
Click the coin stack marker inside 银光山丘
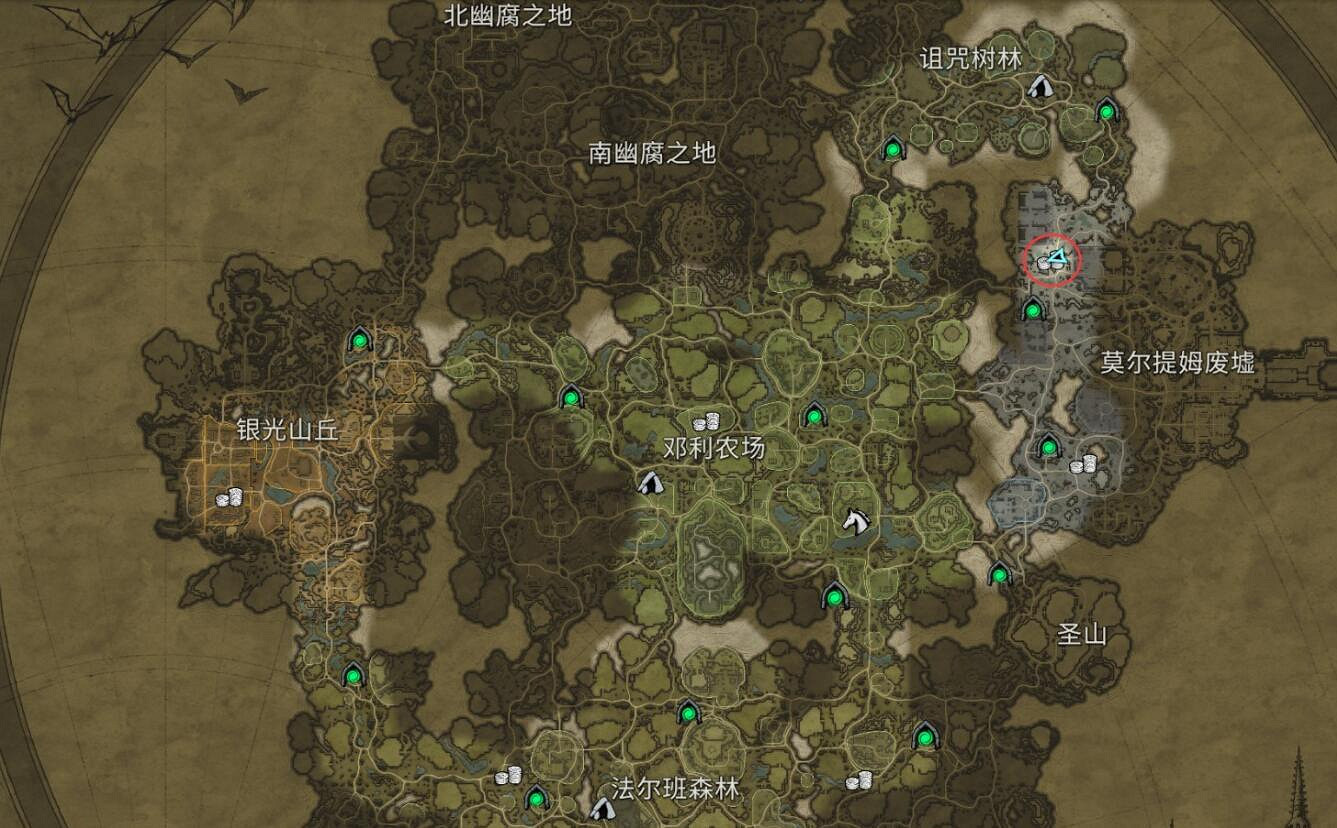pos(228,495)
